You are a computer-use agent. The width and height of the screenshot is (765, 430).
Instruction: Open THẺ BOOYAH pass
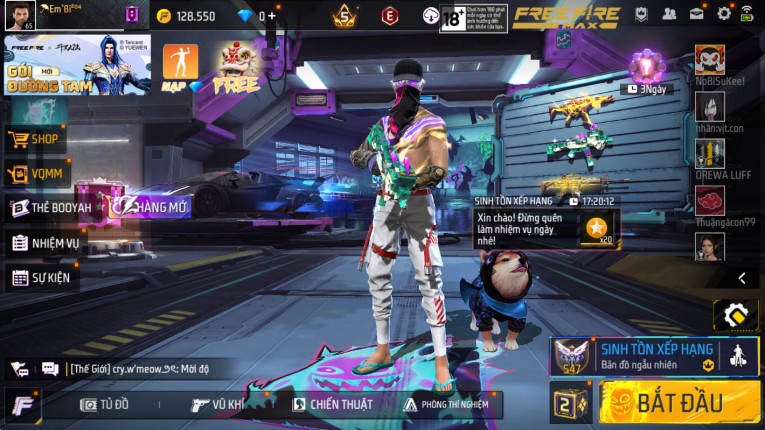(52, 208)
